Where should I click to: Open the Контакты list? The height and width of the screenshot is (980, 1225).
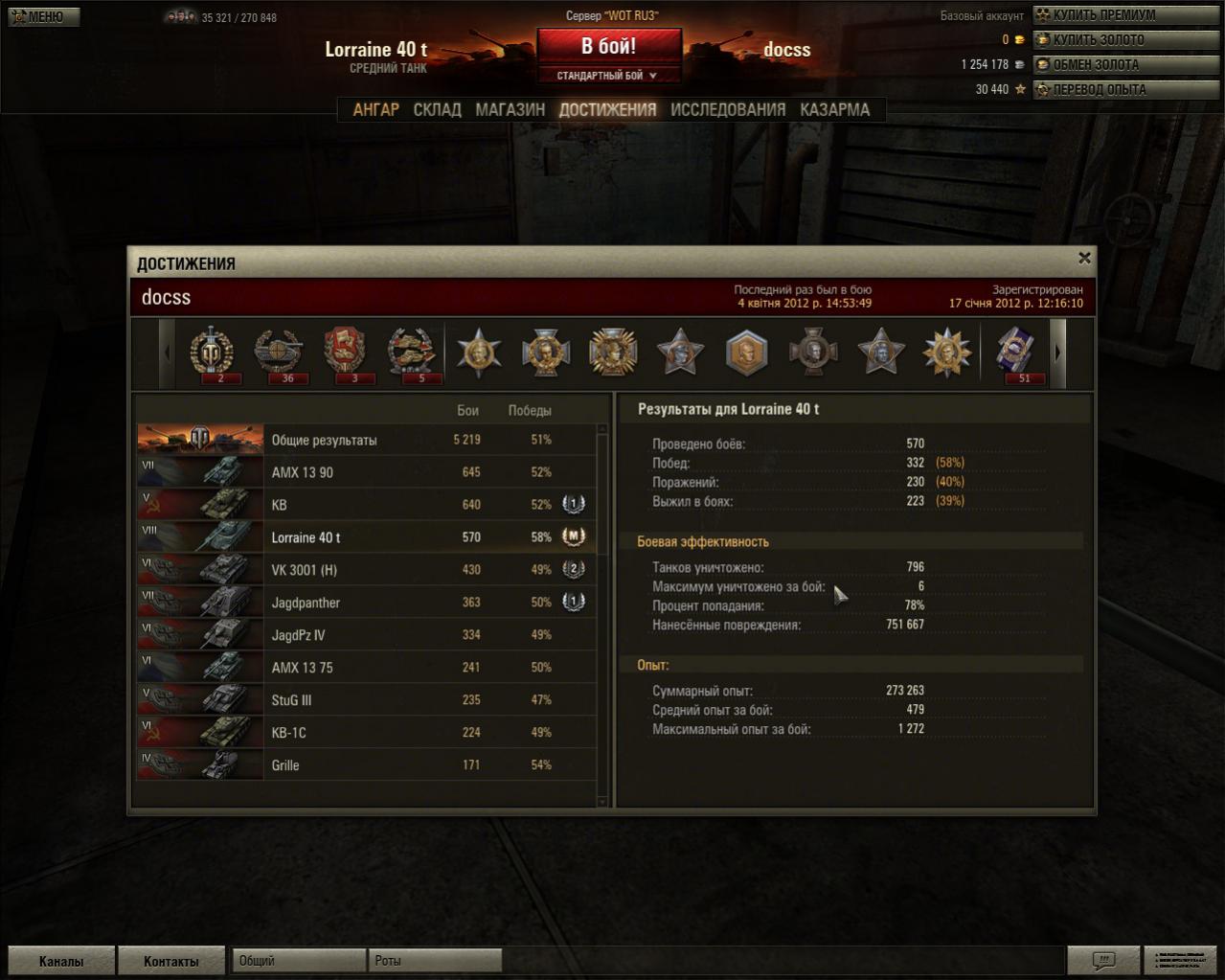coord(170,961)
